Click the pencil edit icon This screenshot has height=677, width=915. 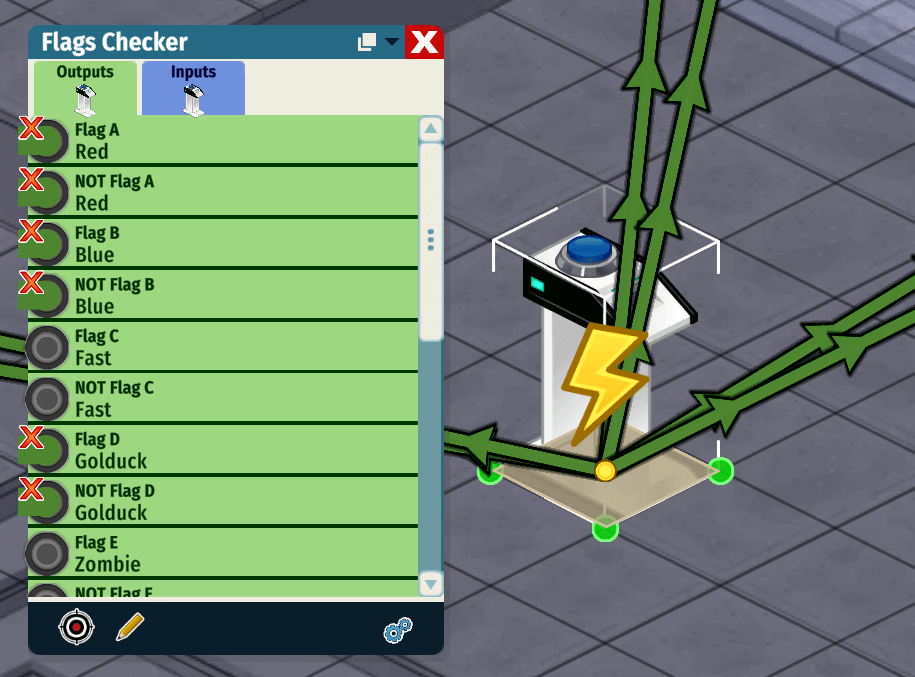point(130,627)
